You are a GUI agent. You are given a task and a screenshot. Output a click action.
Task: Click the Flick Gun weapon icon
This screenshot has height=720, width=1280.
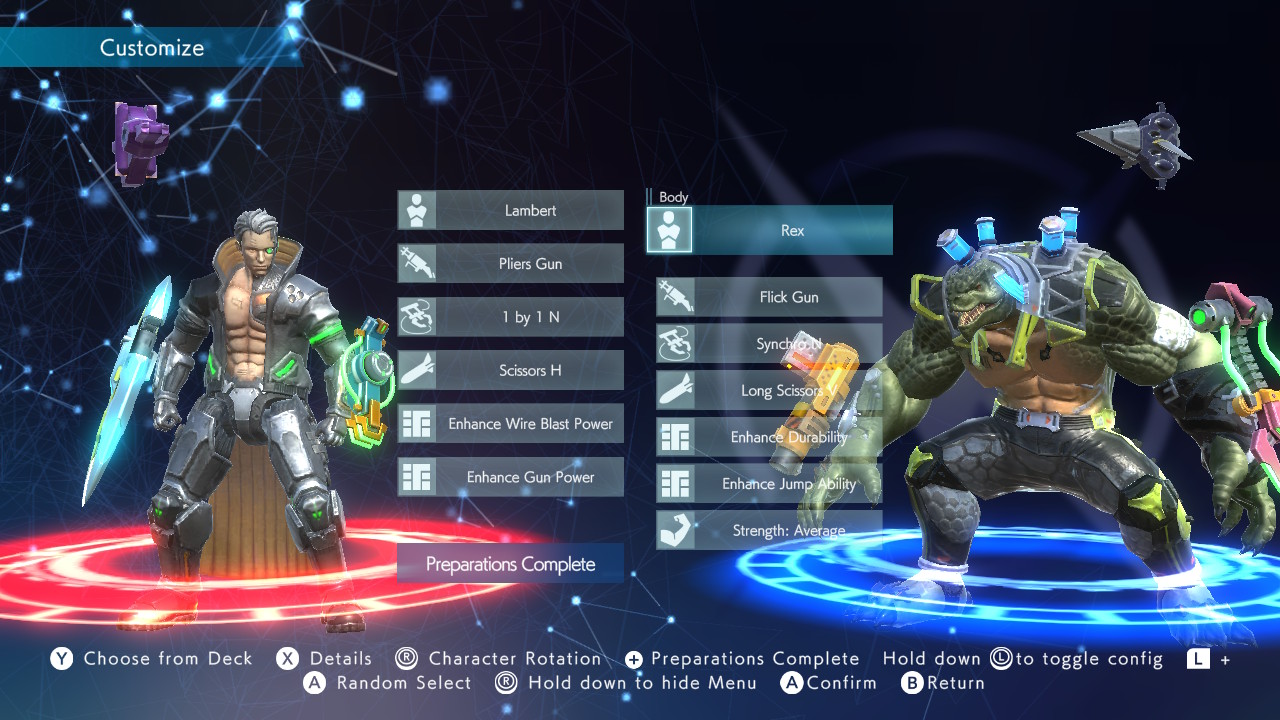coord(674,296)
